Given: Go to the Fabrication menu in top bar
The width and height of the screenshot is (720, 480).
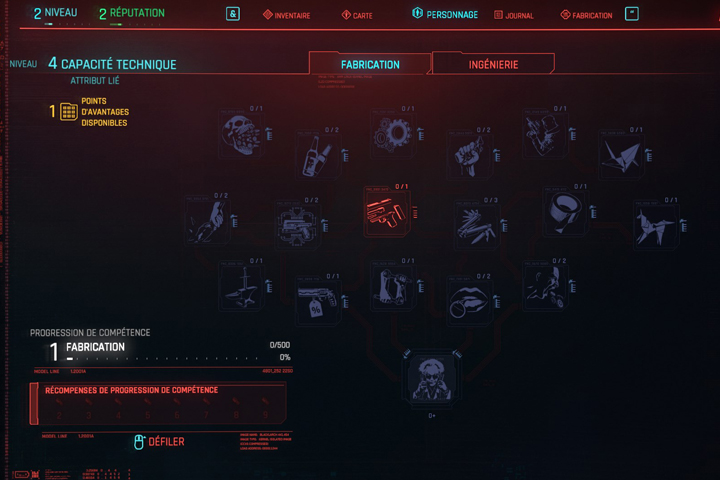Looking at the screenshot, I should [586, 15].
